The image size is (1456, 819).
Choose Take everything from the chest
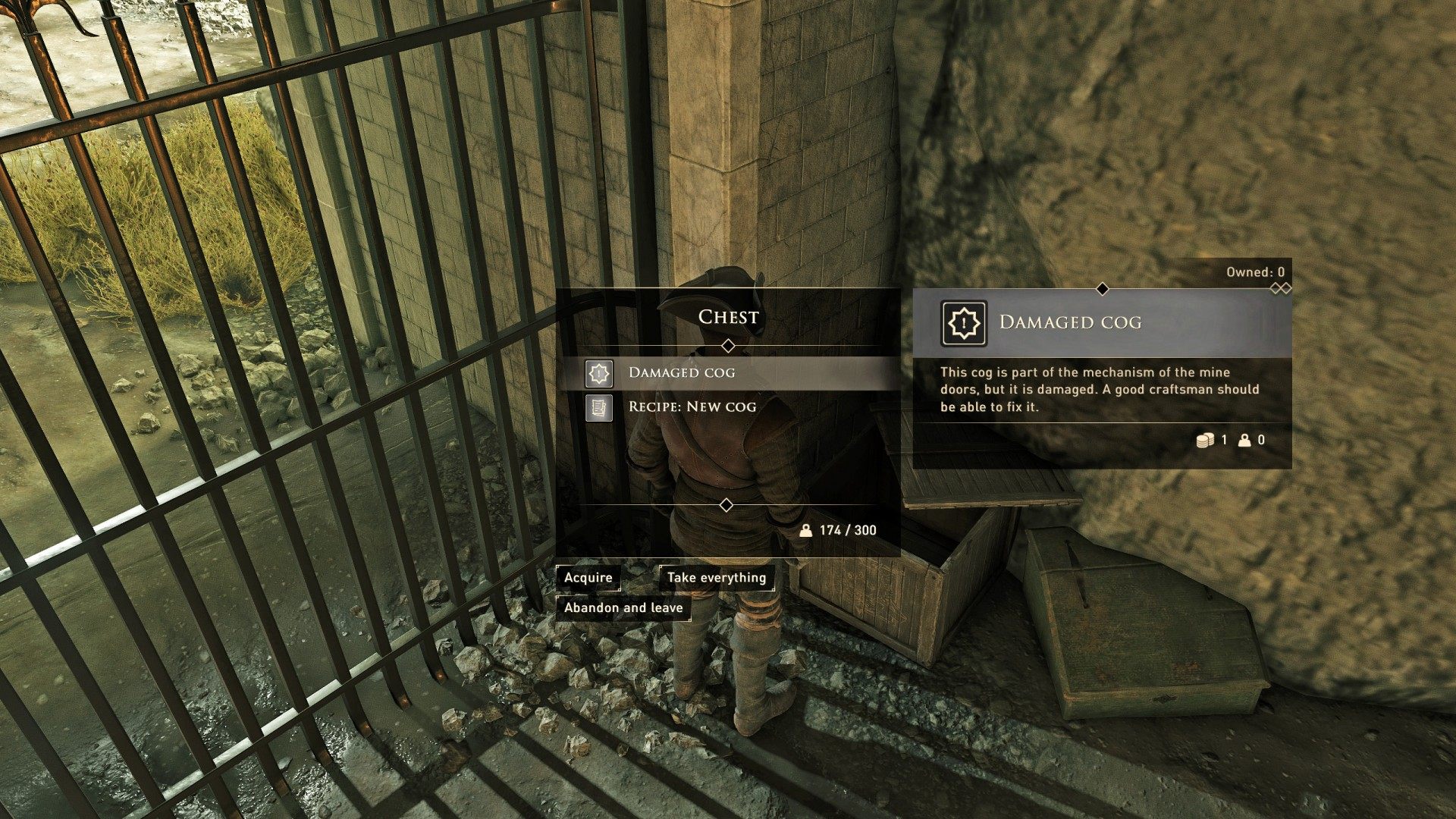tap(717, 578)
